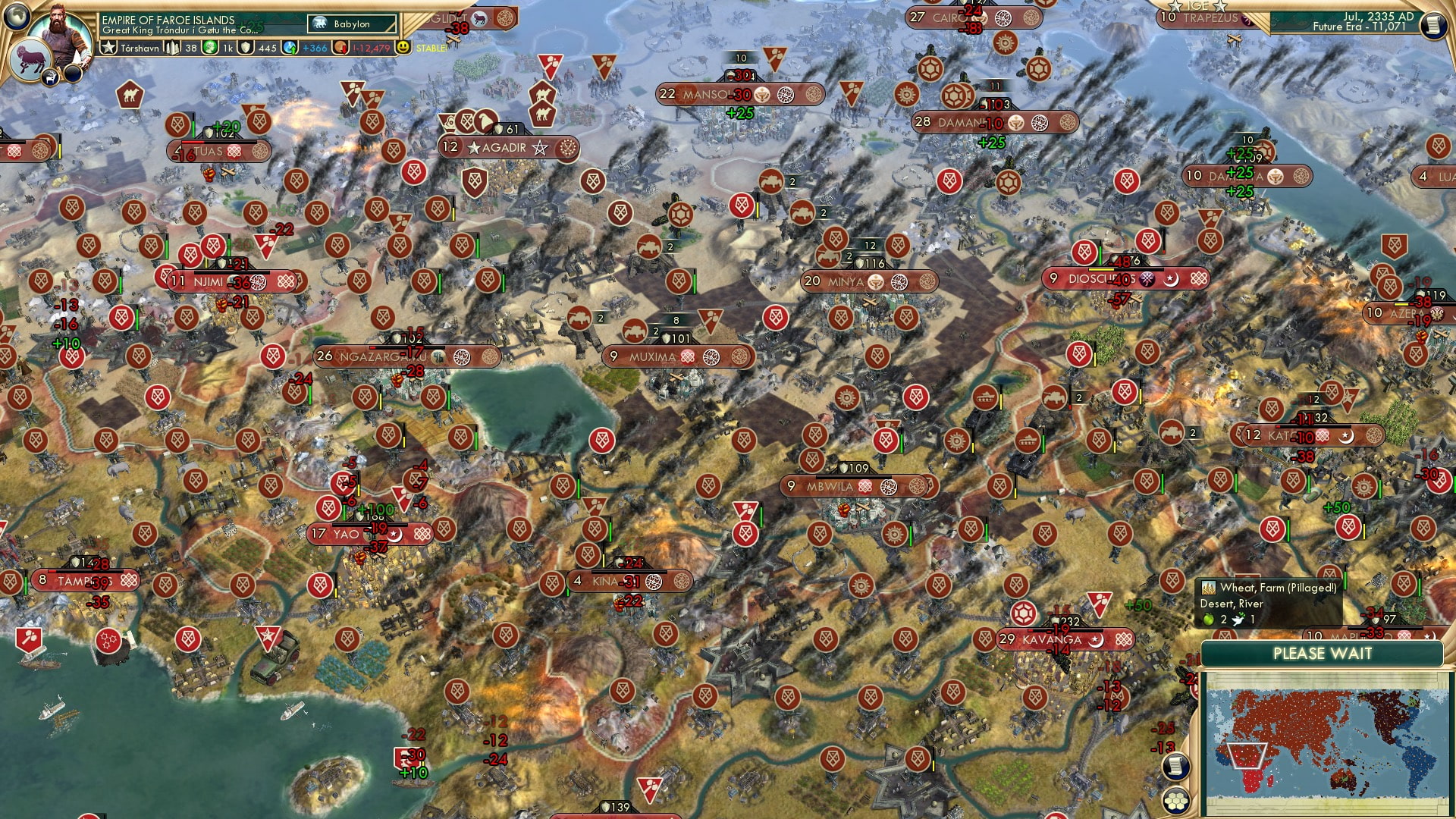This screenshot has width=1456, height=819.
Task: Open the capital Tórshavn star icon
Action: tap(109, 48)
